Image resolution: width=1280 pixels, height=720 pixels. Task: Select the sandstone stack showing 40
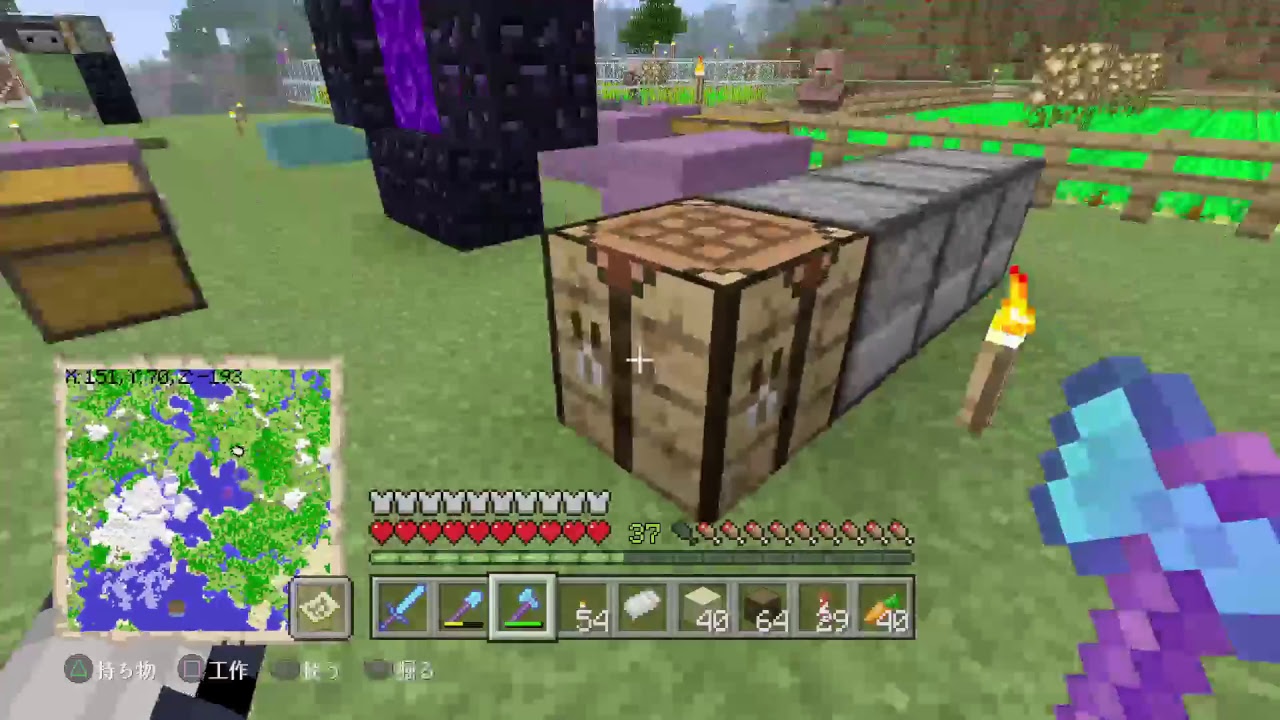coord(702,608)
